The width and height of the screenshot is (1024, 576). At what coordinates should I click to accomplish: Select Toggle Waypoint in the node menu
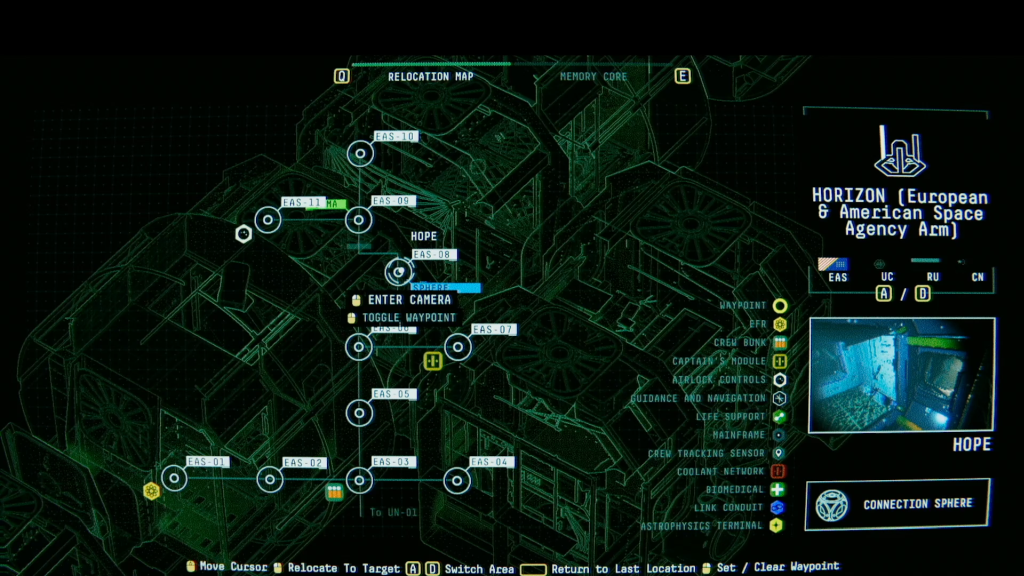(x=408, y=318)
